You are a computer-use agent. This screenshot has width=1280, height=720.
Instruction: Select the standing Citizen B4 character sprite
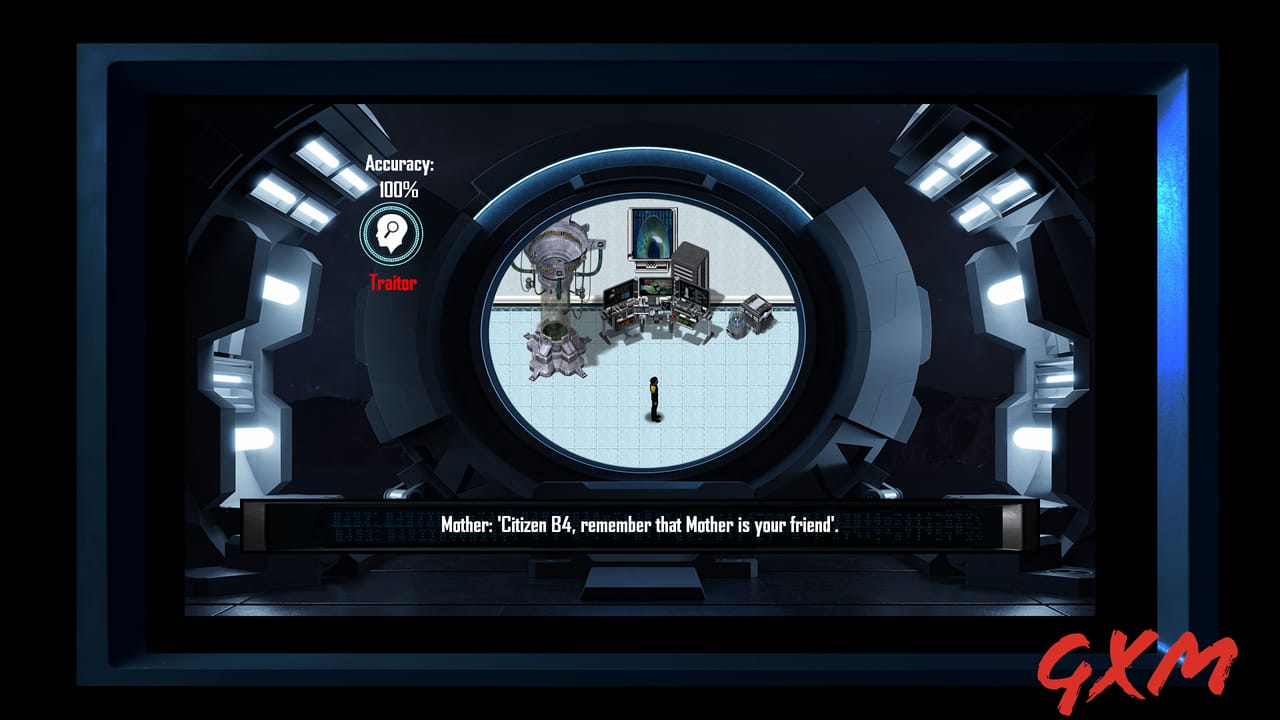pyautogui.click(x=653, y=400)
